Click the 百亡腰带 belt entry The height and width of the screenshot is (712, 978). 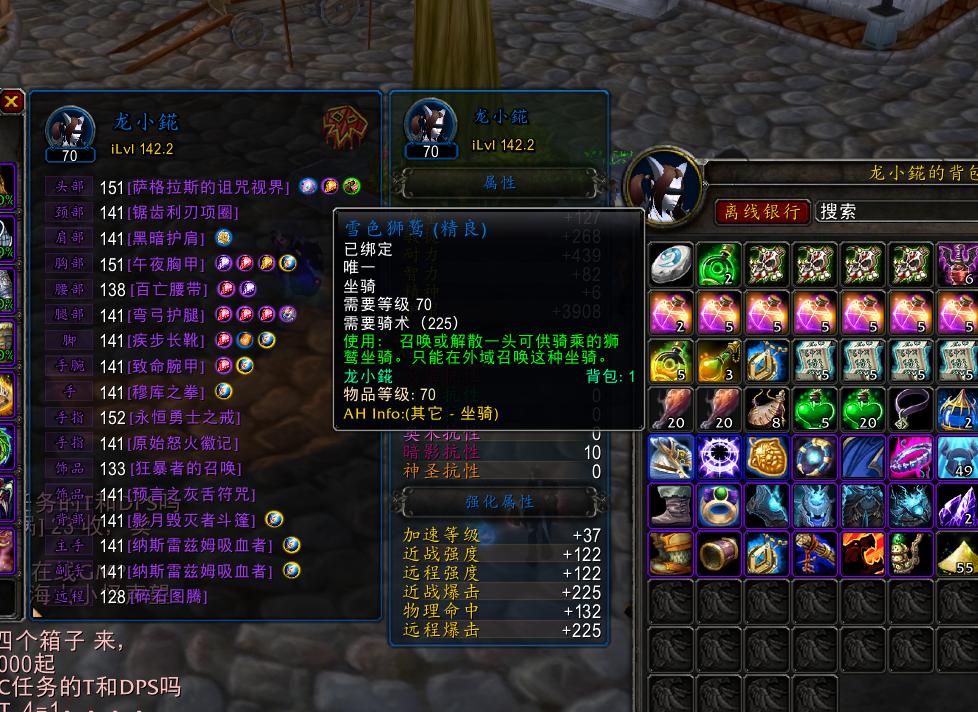coord(168,289)
